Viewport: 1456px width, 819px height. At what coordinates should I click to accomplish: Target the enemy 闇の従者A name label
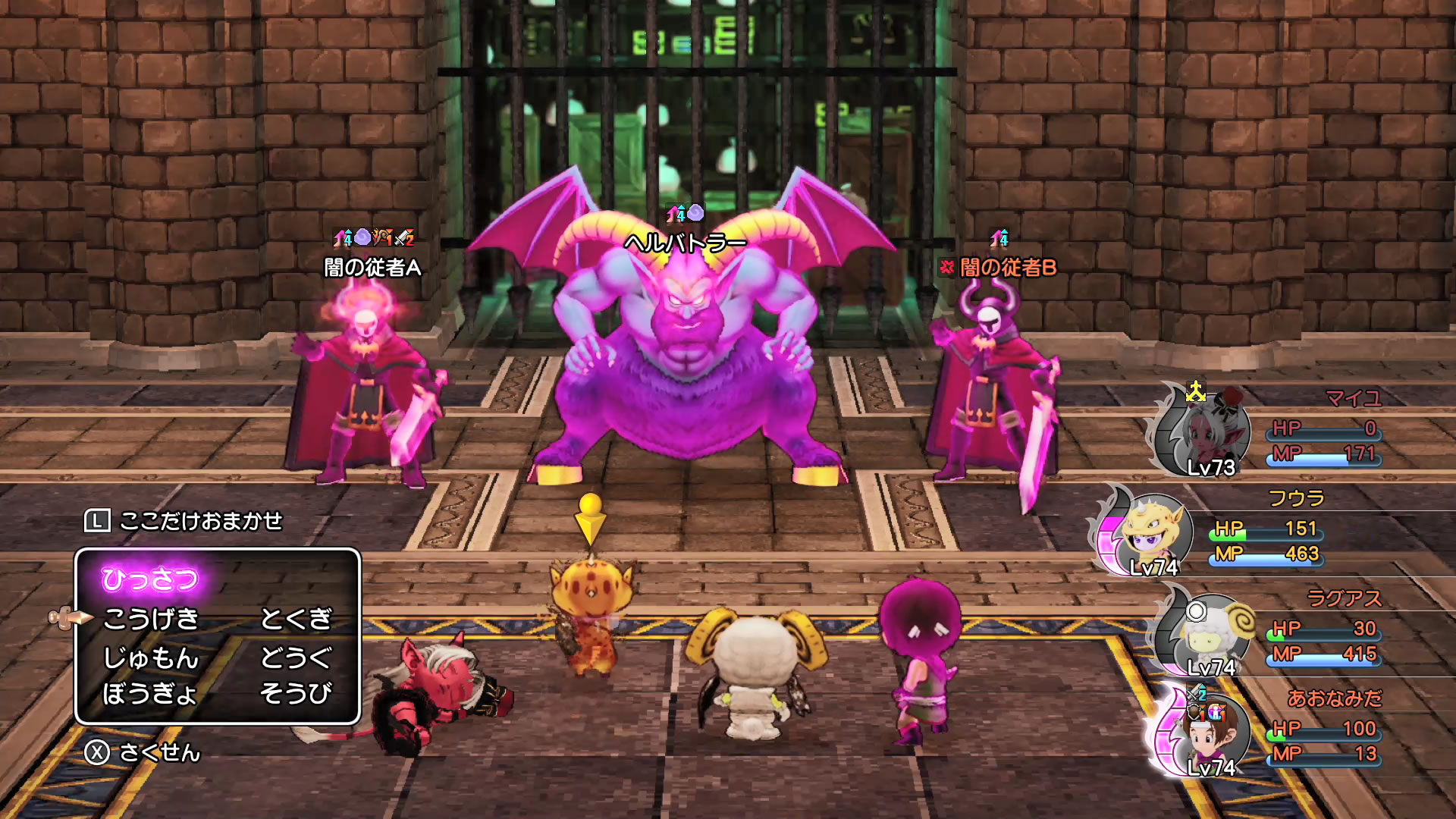pos(372,268)
